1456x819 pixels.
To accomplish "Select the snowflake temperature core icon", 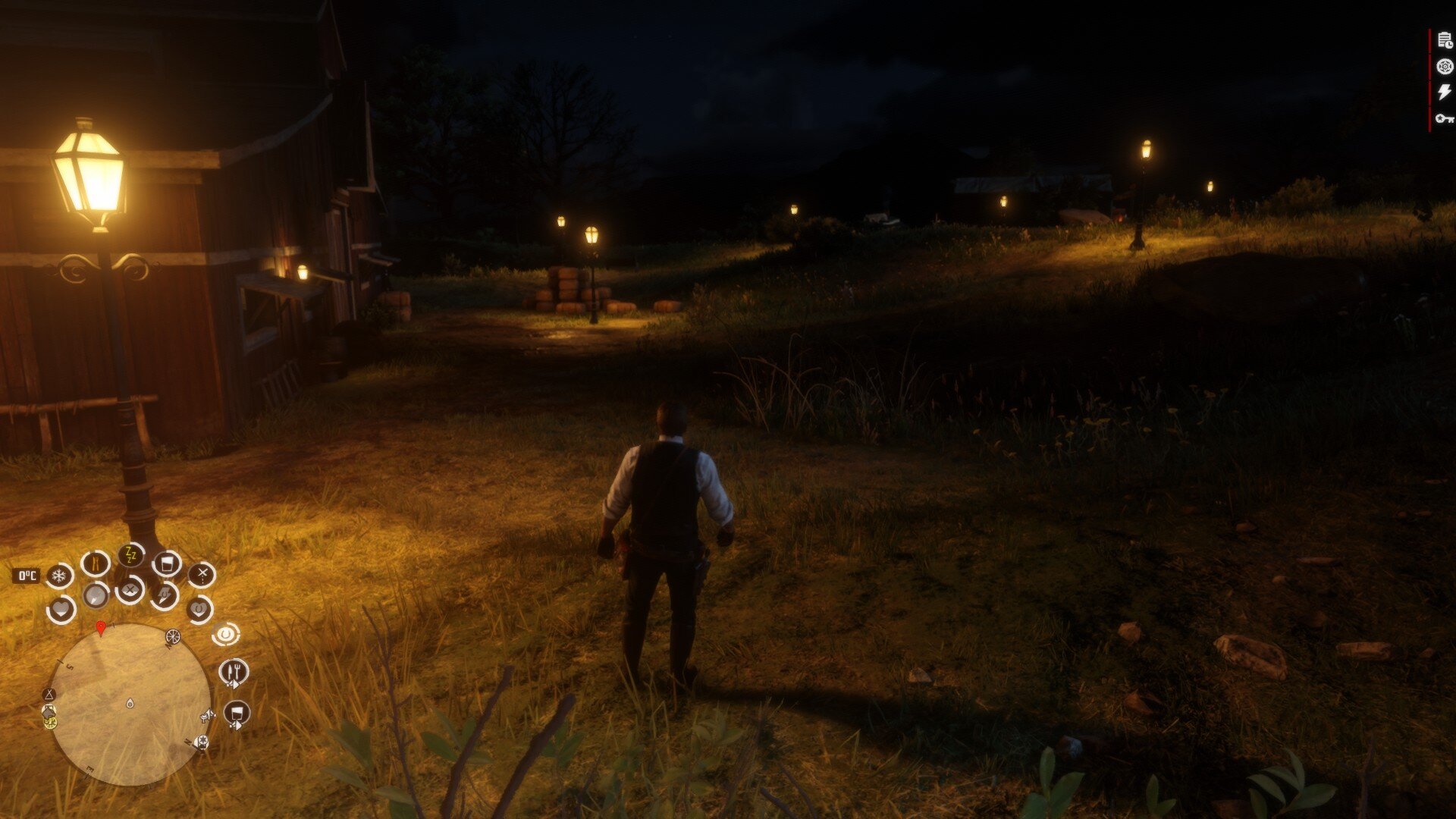I will click(x=58, y=576).
